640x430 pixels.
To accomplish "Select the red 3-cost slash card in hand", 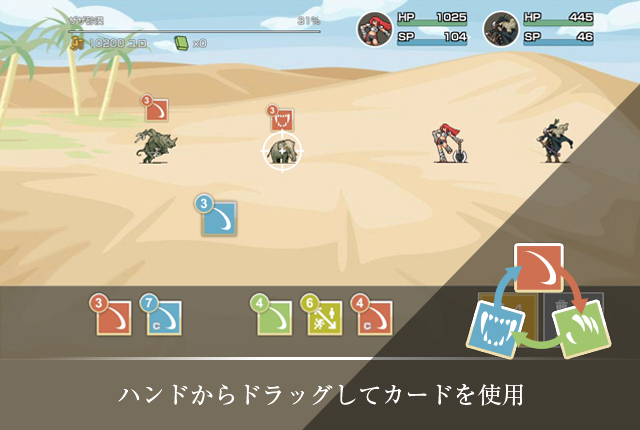I will pyautogui.click(x=114, y=316).
